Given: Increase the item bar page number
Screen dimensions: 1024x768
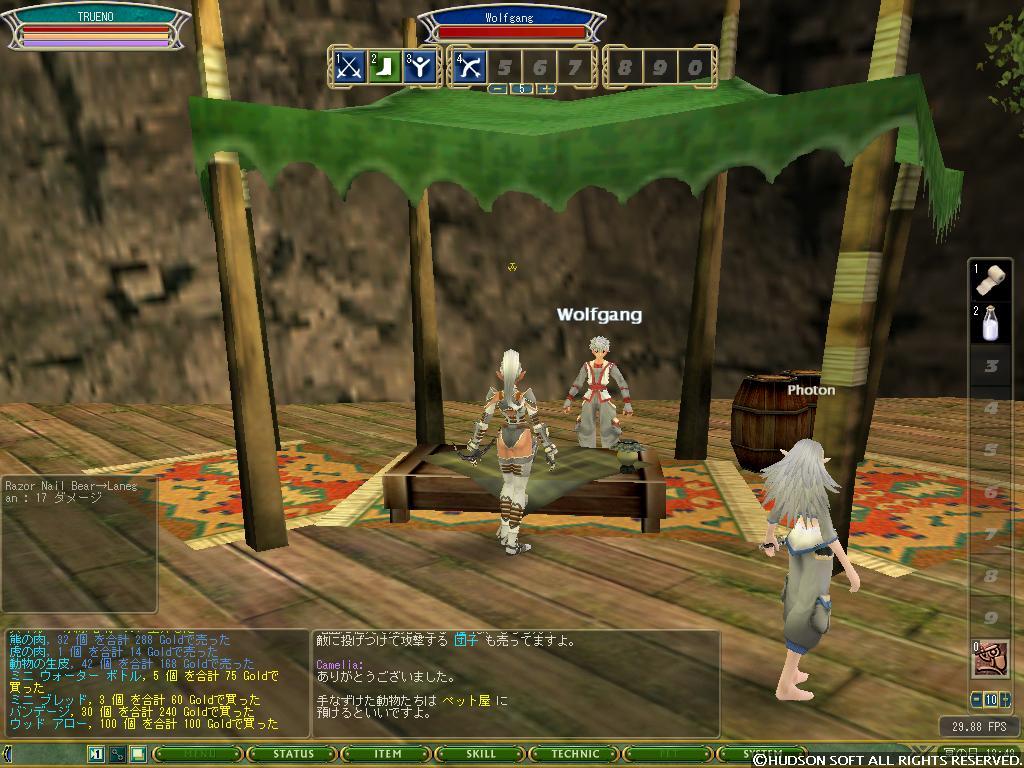Looking at the screenshot, I should pos(1006,699).
